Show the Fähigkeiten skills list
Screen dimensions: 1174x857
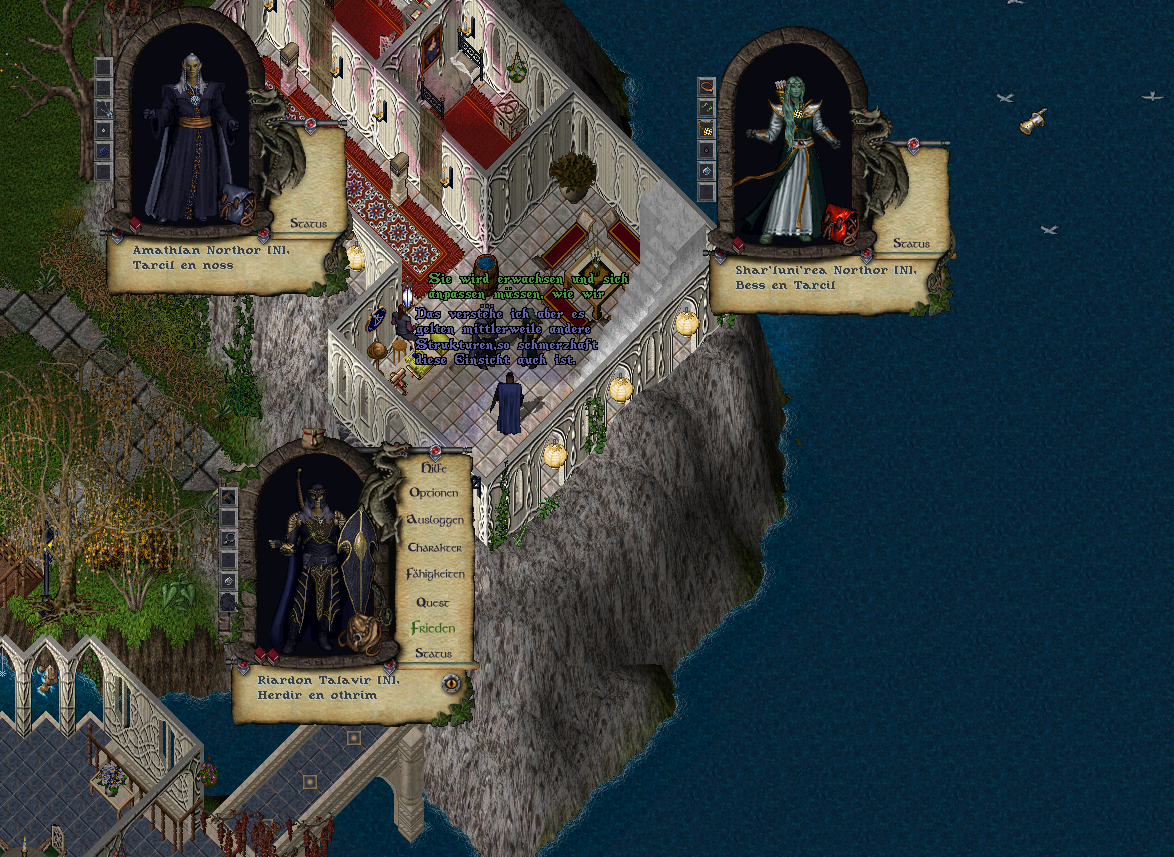(434, 574)
